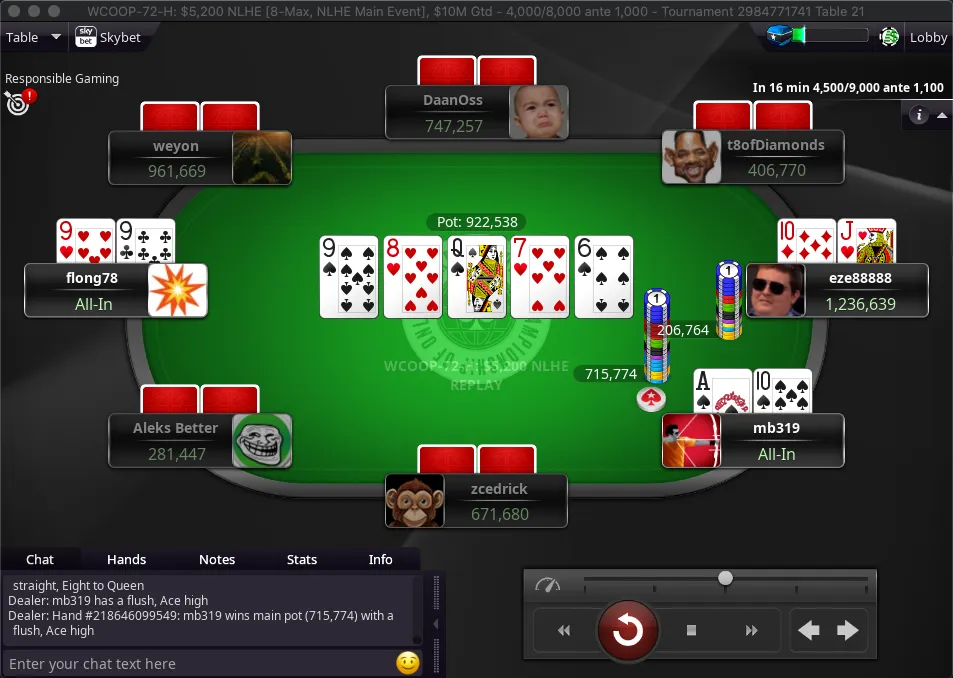
Task: Switch to the Hands tab
Action: [x=126, y=559]
